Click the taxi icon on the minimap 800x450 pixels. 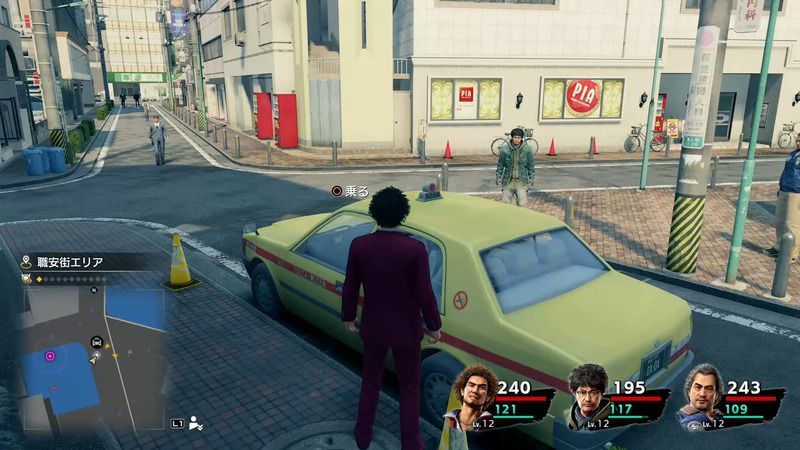pos(95,340)
